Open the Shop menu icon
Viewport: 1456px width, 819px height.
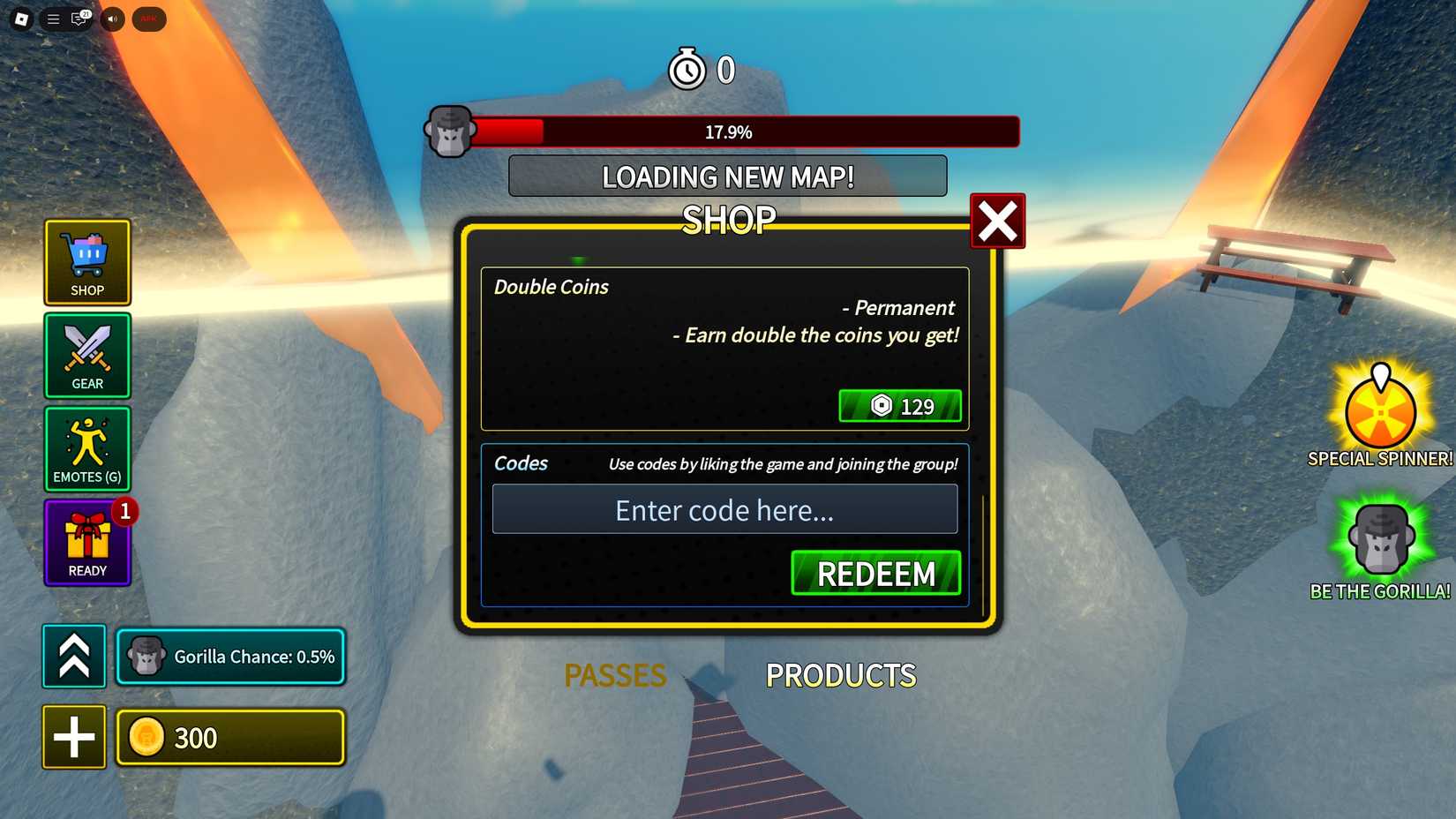tap(86, 262)
